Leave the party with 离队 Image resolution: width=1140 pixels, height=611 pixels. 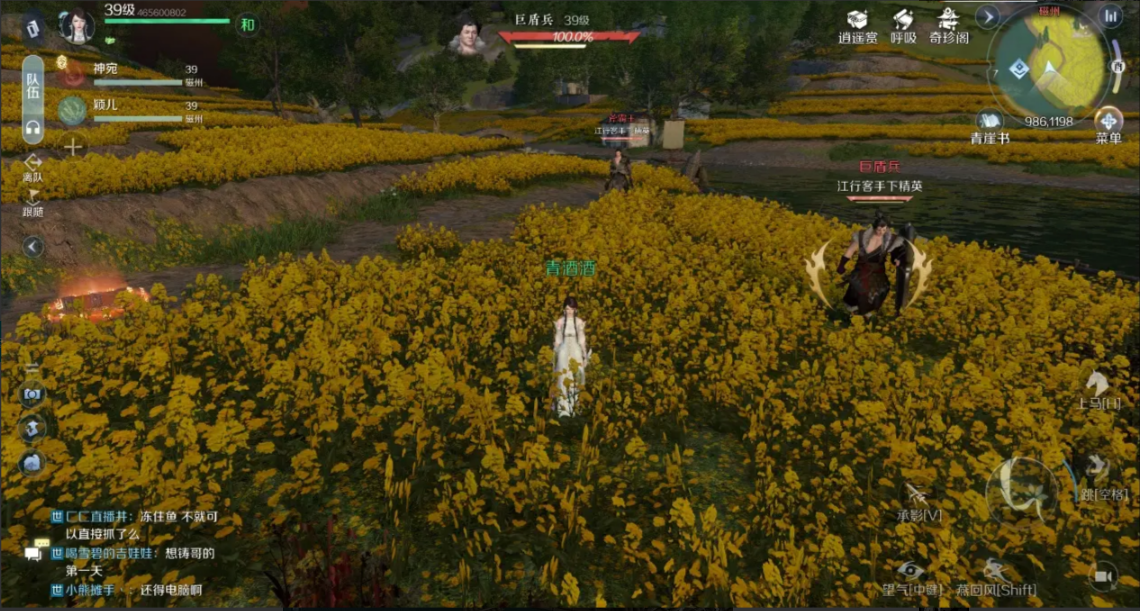click(x=33, y=164)
